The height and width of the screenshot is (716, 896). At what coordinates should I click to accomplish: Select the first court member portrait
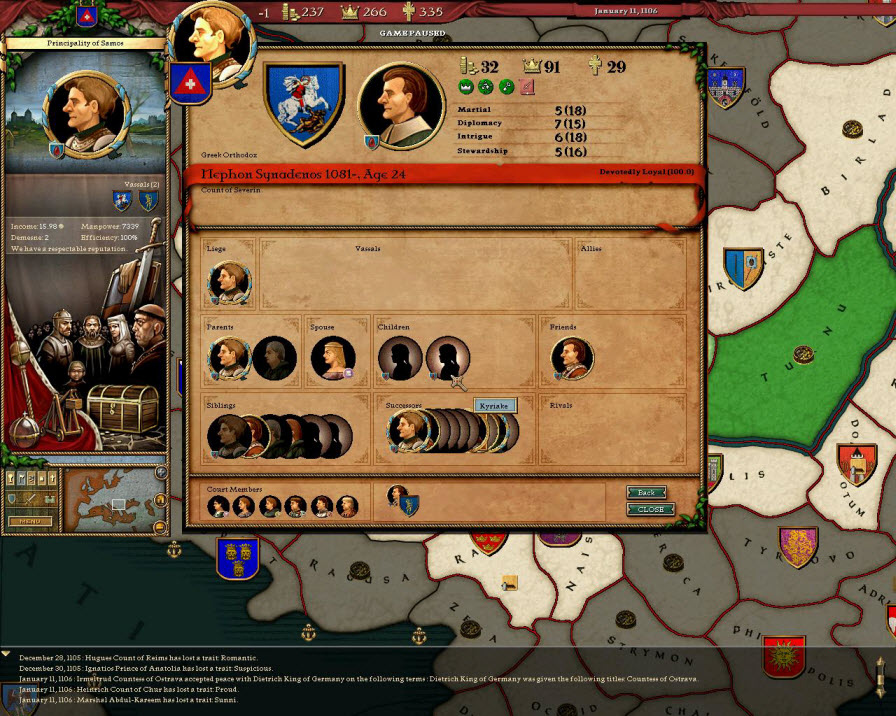tap(218, 506)
